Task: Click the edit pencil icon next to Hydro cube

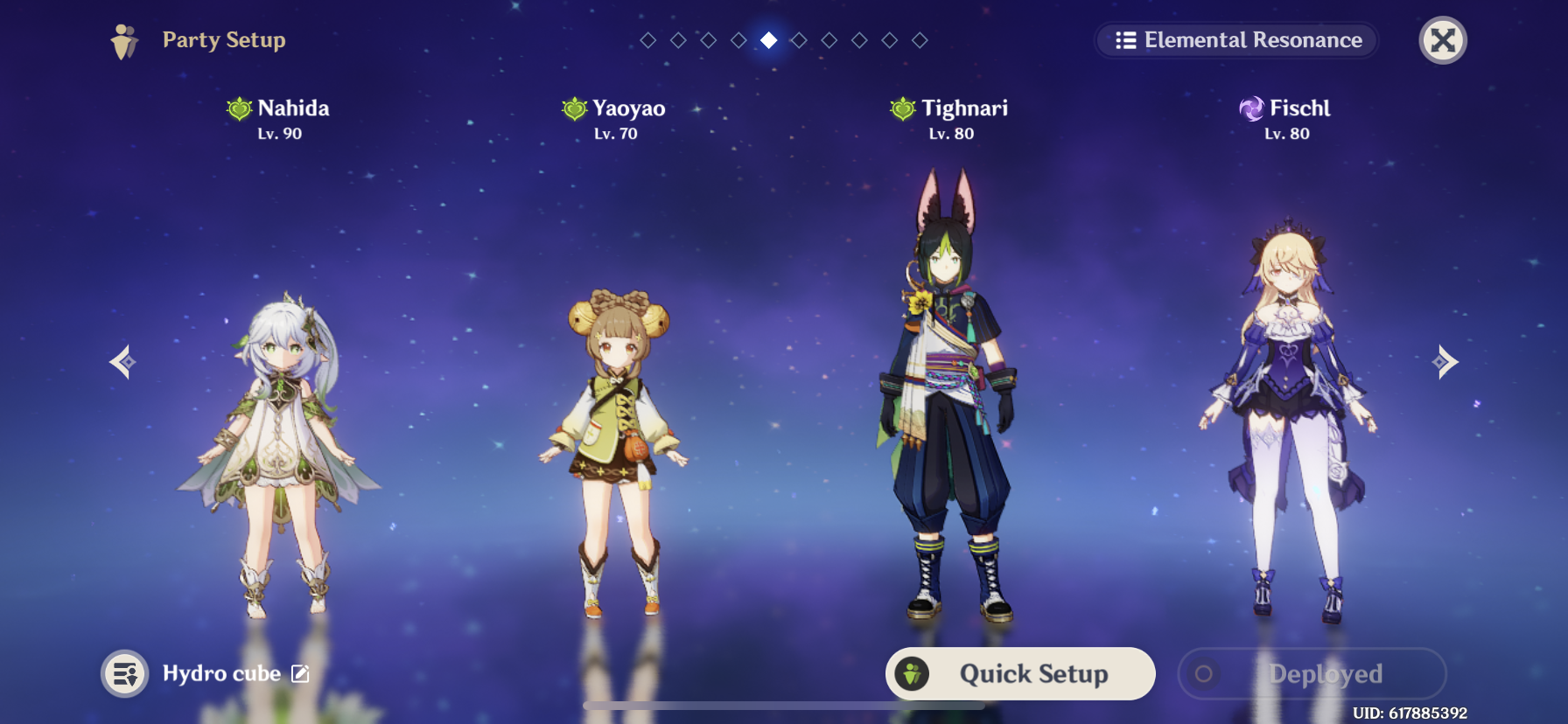Action: tap(300, 673)
